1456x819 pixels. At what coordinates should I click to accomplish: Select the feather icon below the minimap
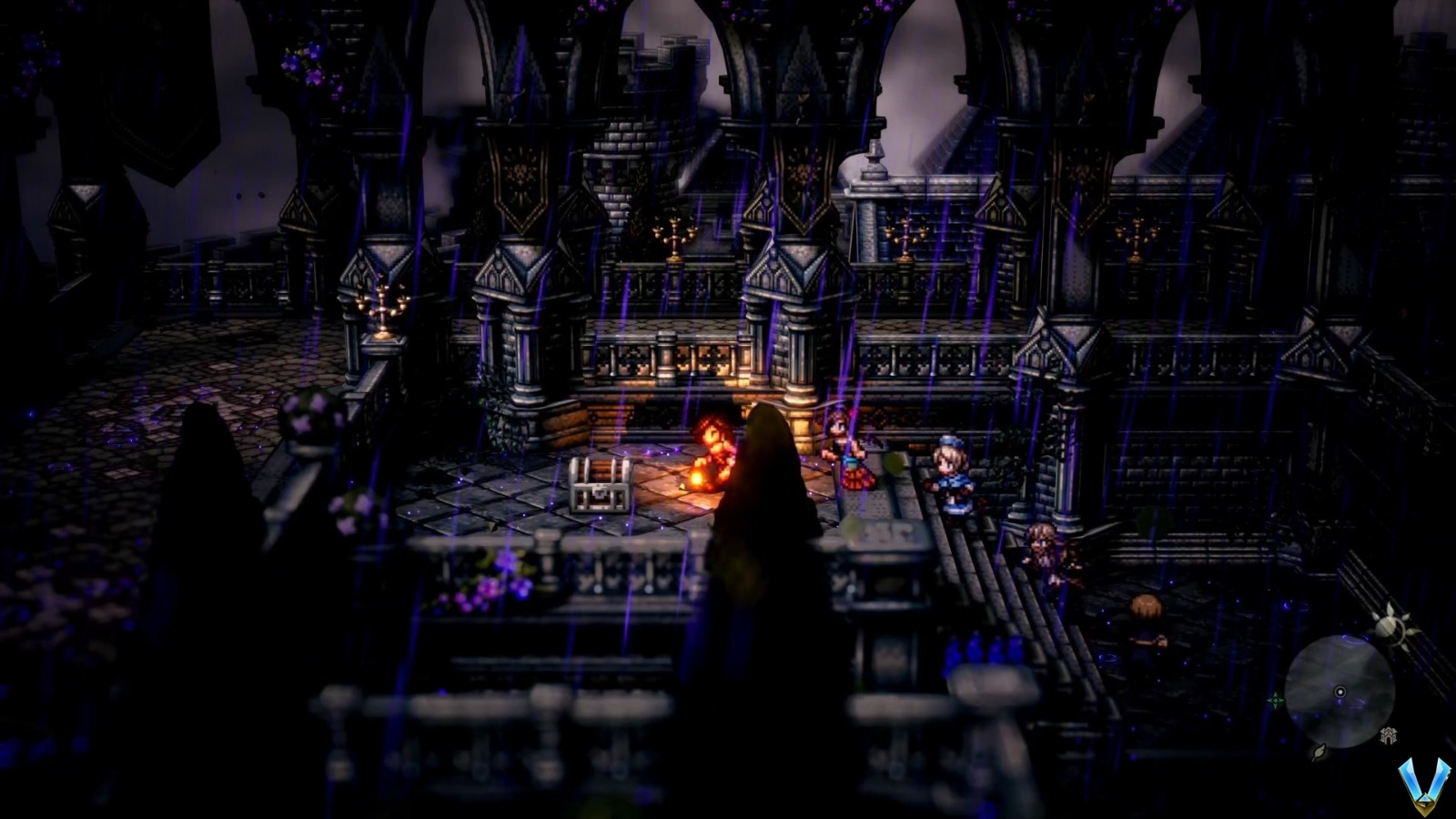tap(1318, 753)
